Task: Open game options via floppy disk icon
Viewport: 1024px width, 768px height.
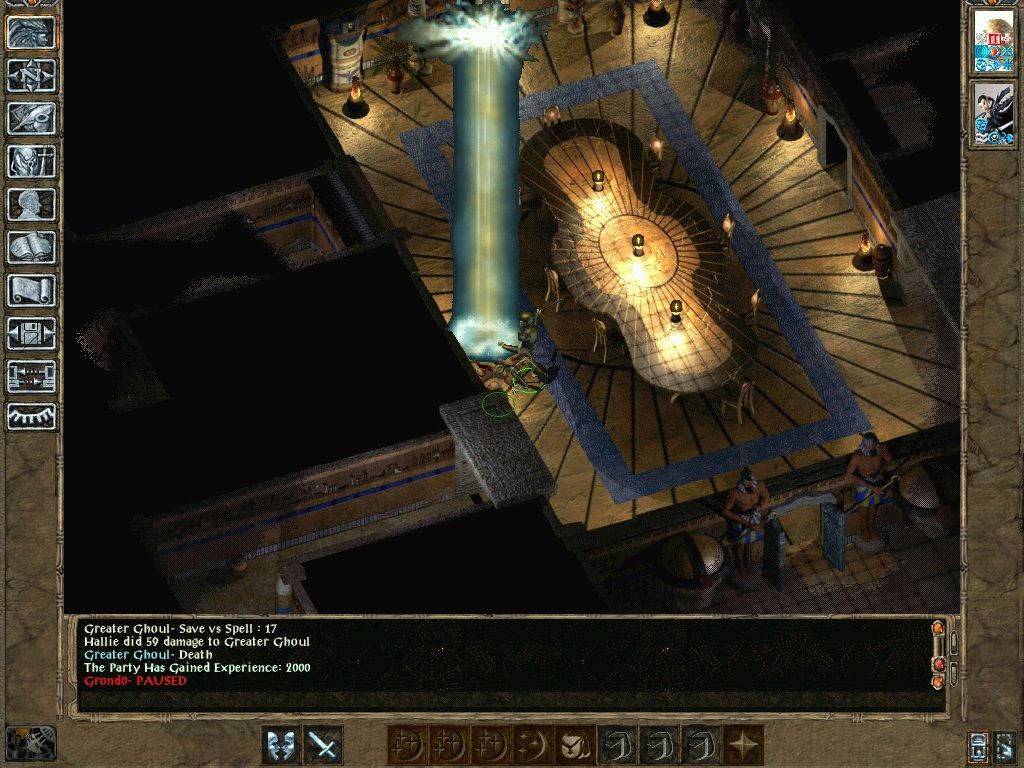Action: pyautogui.click(x=32, y=333)
